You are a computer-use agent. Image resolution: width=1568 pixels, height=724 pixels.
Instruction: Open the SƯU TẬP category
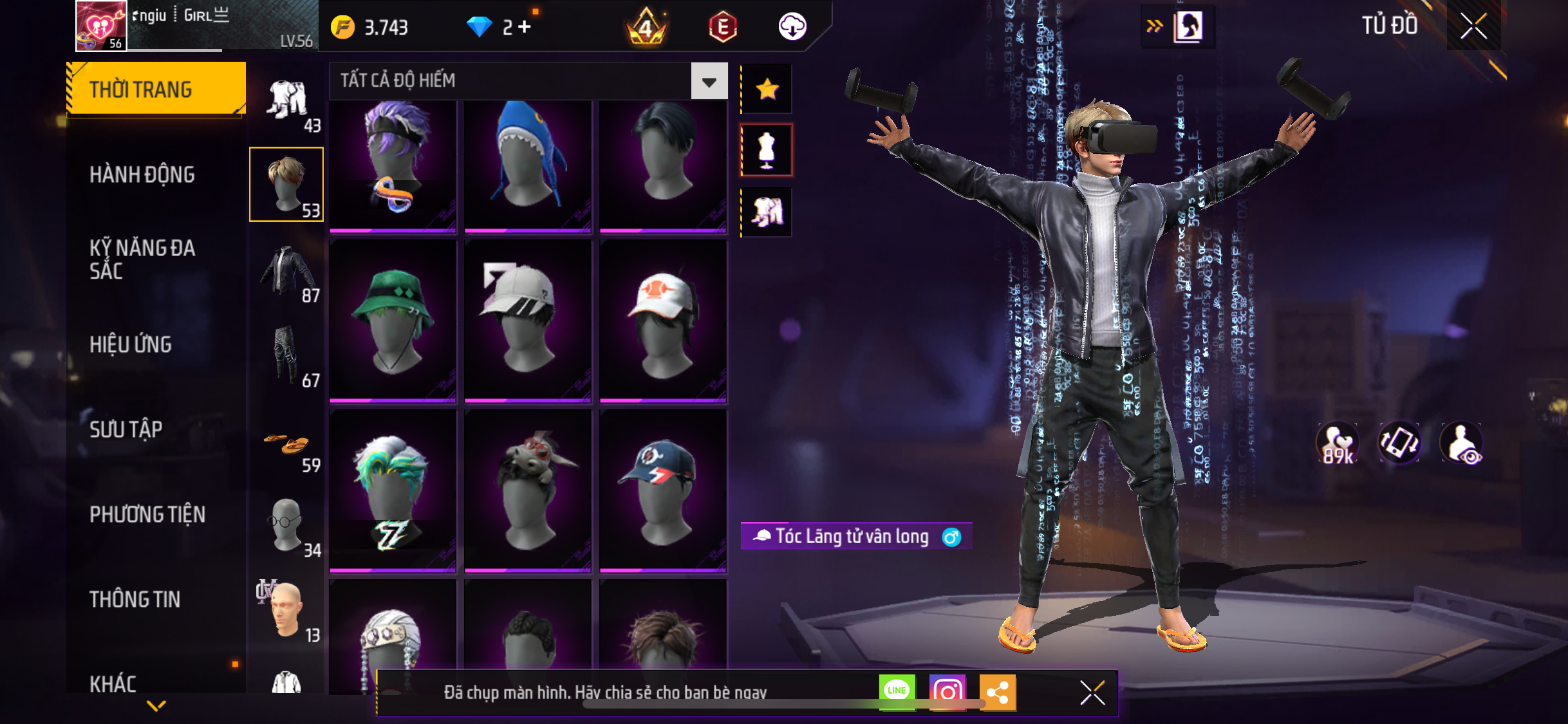coord(126,429)
